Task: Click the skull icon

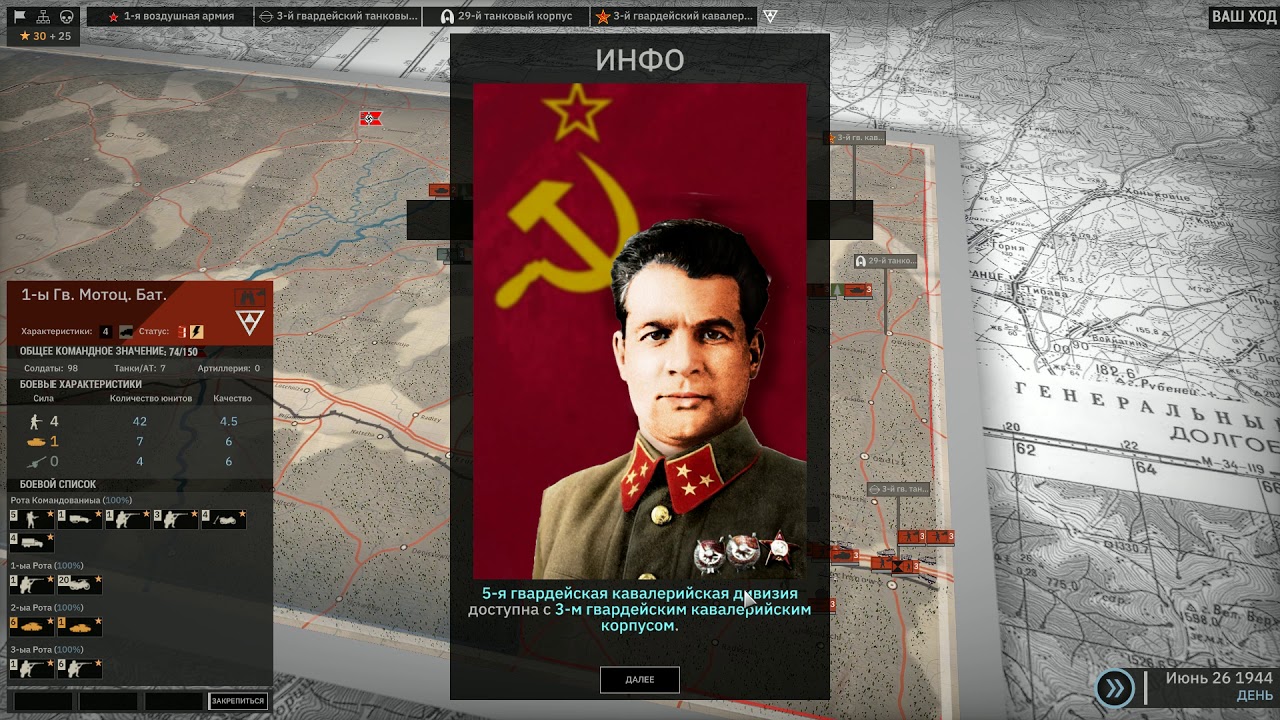Action: (67, 16)
